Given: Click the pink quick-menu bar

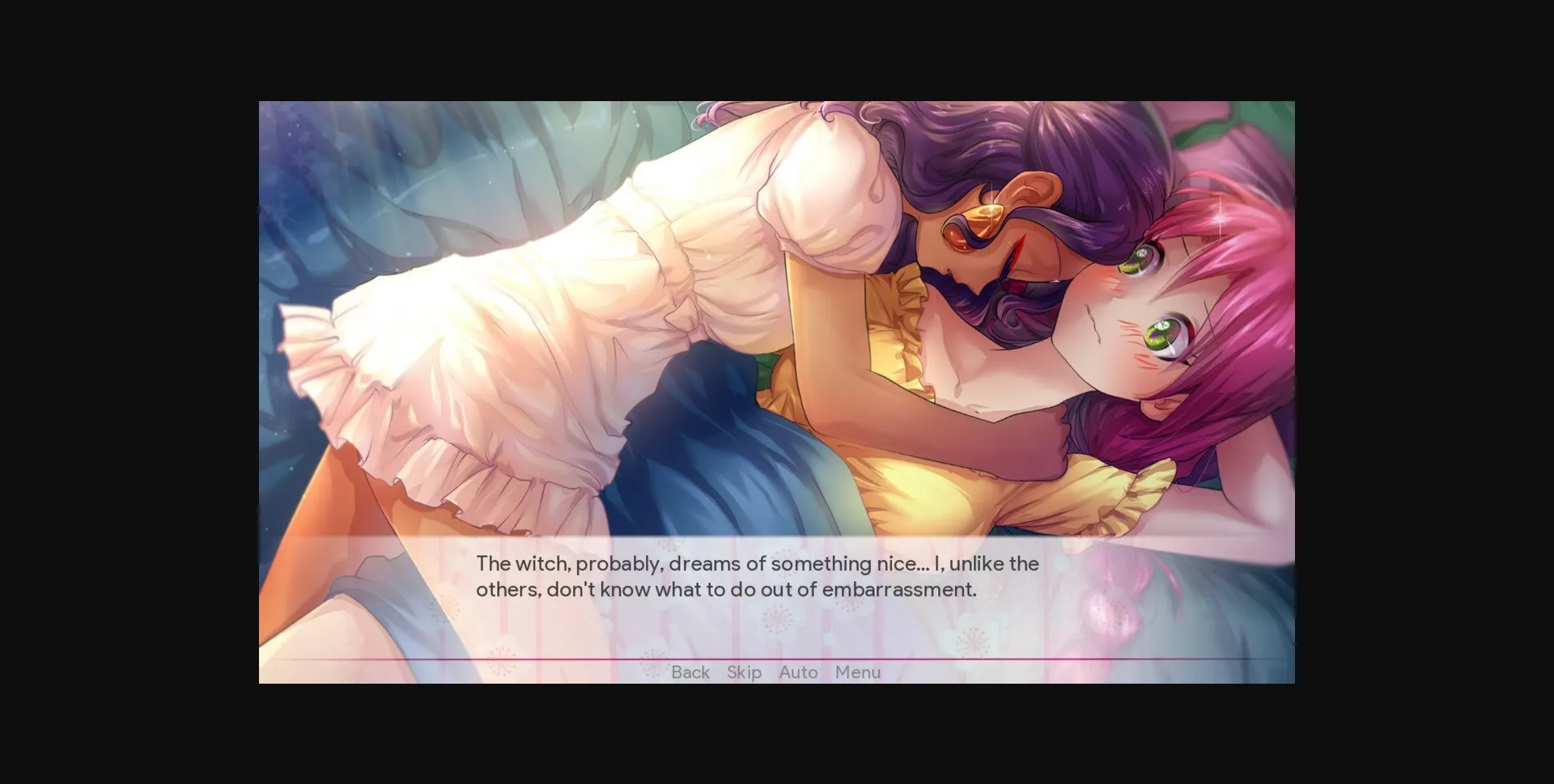Looking at the screenshot, I should coord(777,672).
